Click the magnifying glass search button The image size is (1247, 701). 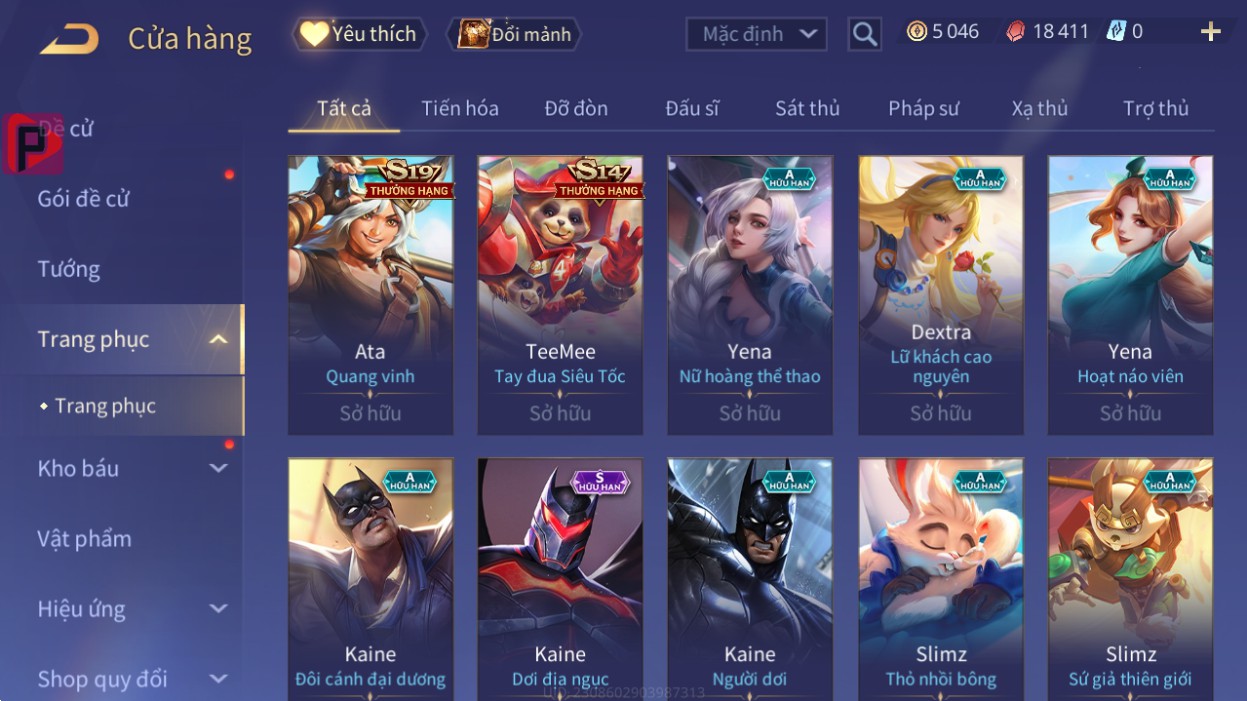pyautogui.click(x=864, y=34)
